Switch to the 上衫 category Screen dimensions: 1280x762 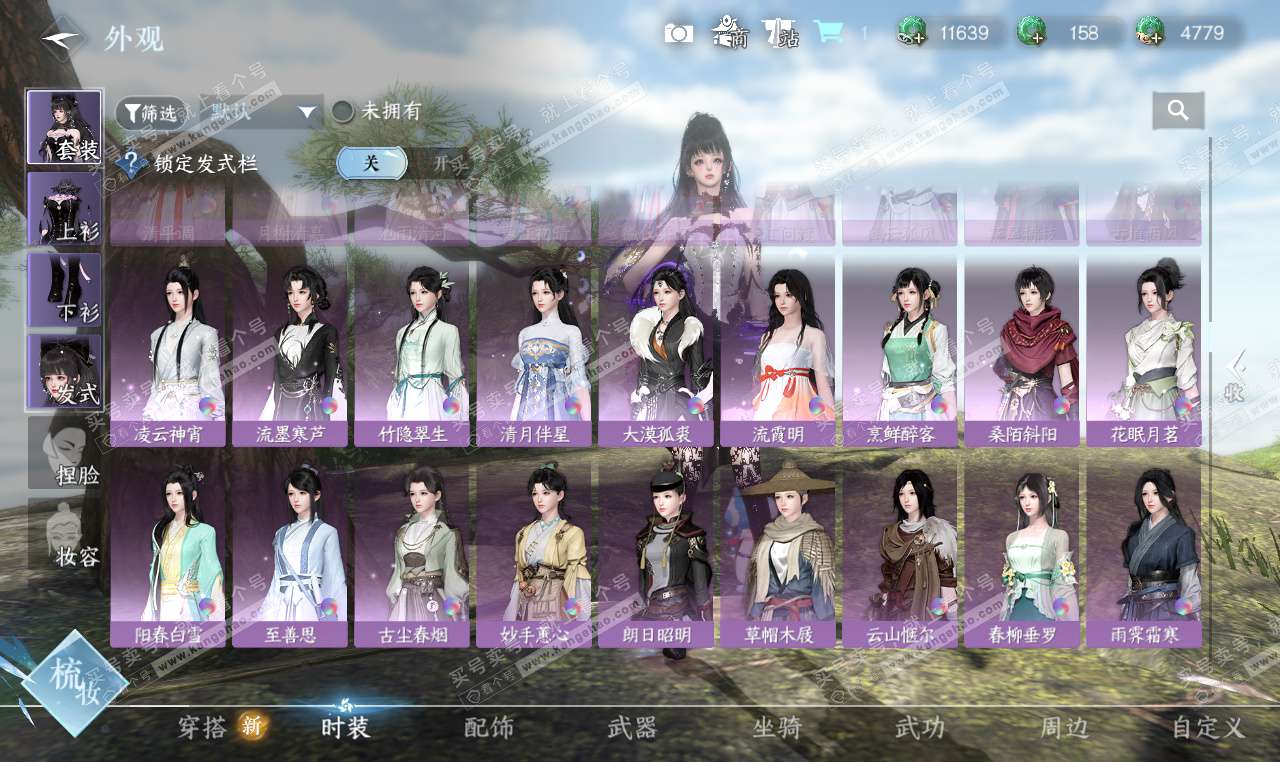tap(64, 208)
